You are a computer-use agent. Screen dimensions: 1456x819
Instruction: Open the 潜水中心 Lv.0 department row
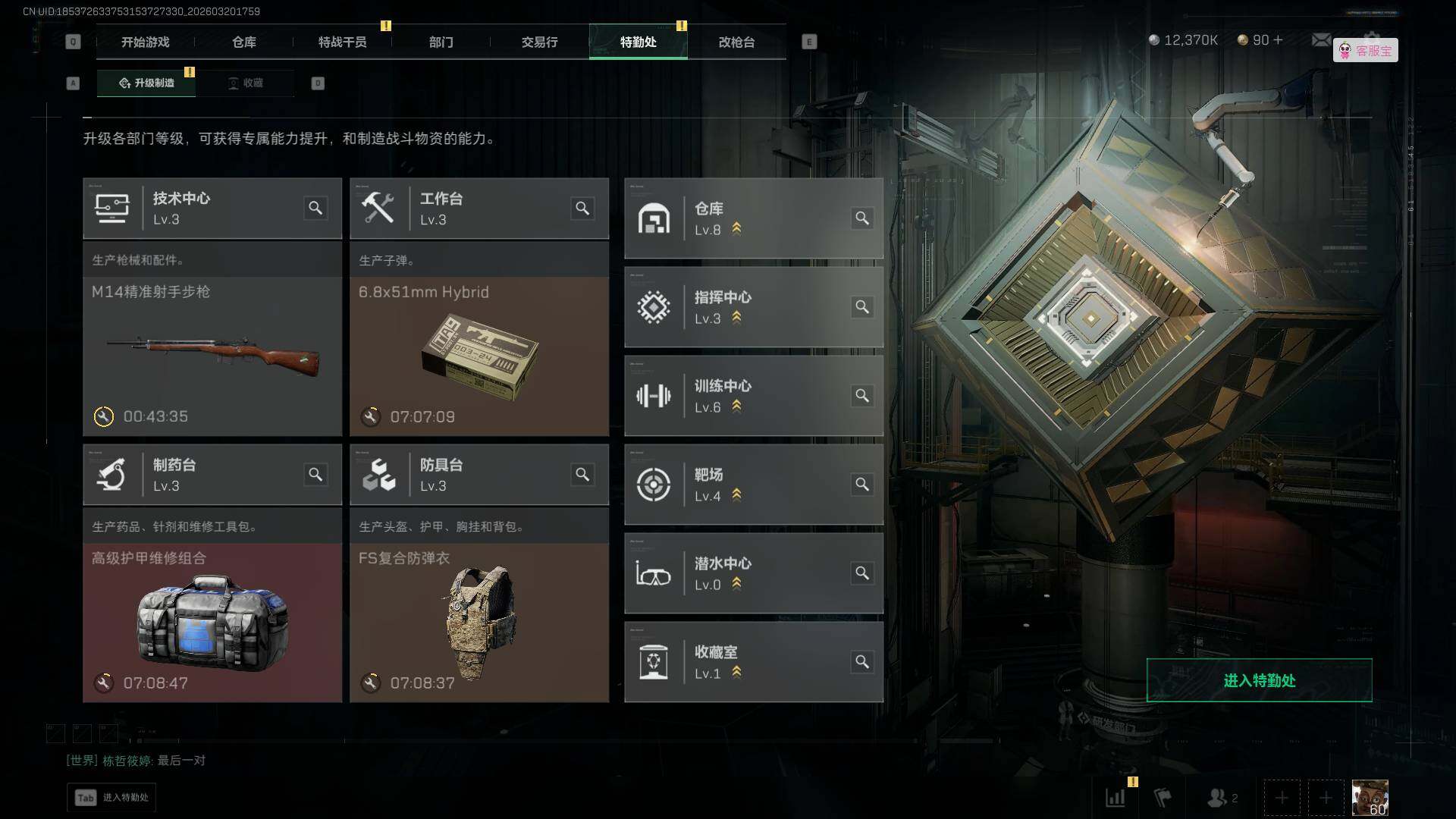click(x=753, y=573)
